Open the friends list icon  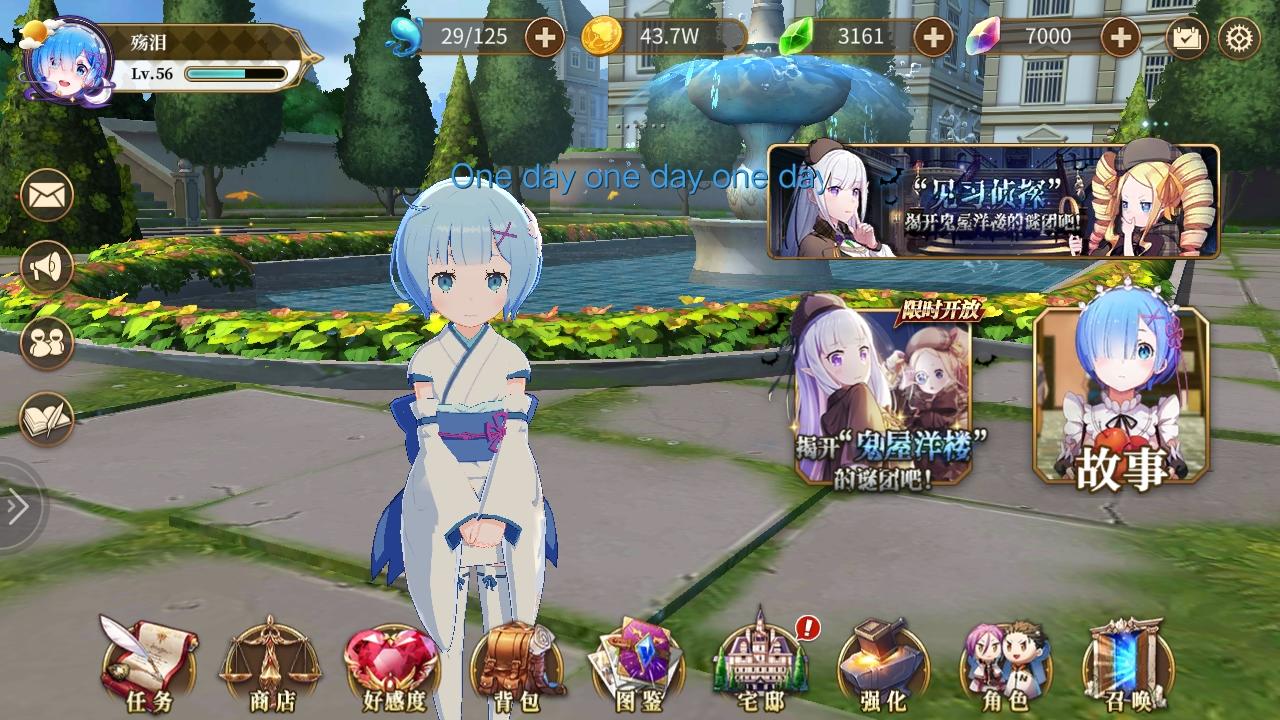click(46, 343)
